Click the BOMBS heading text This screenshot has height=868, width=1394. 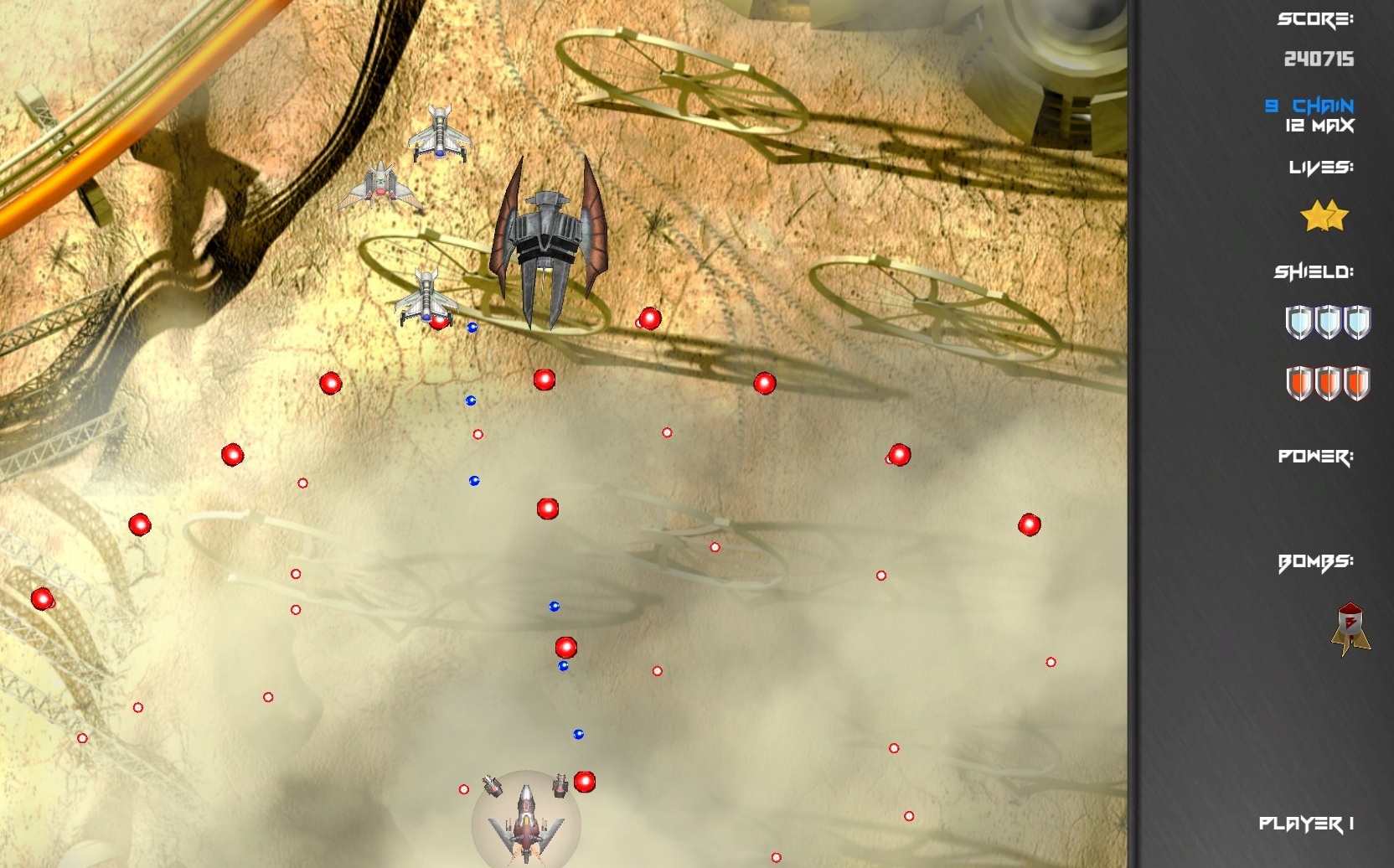[x=1317, y=562]
